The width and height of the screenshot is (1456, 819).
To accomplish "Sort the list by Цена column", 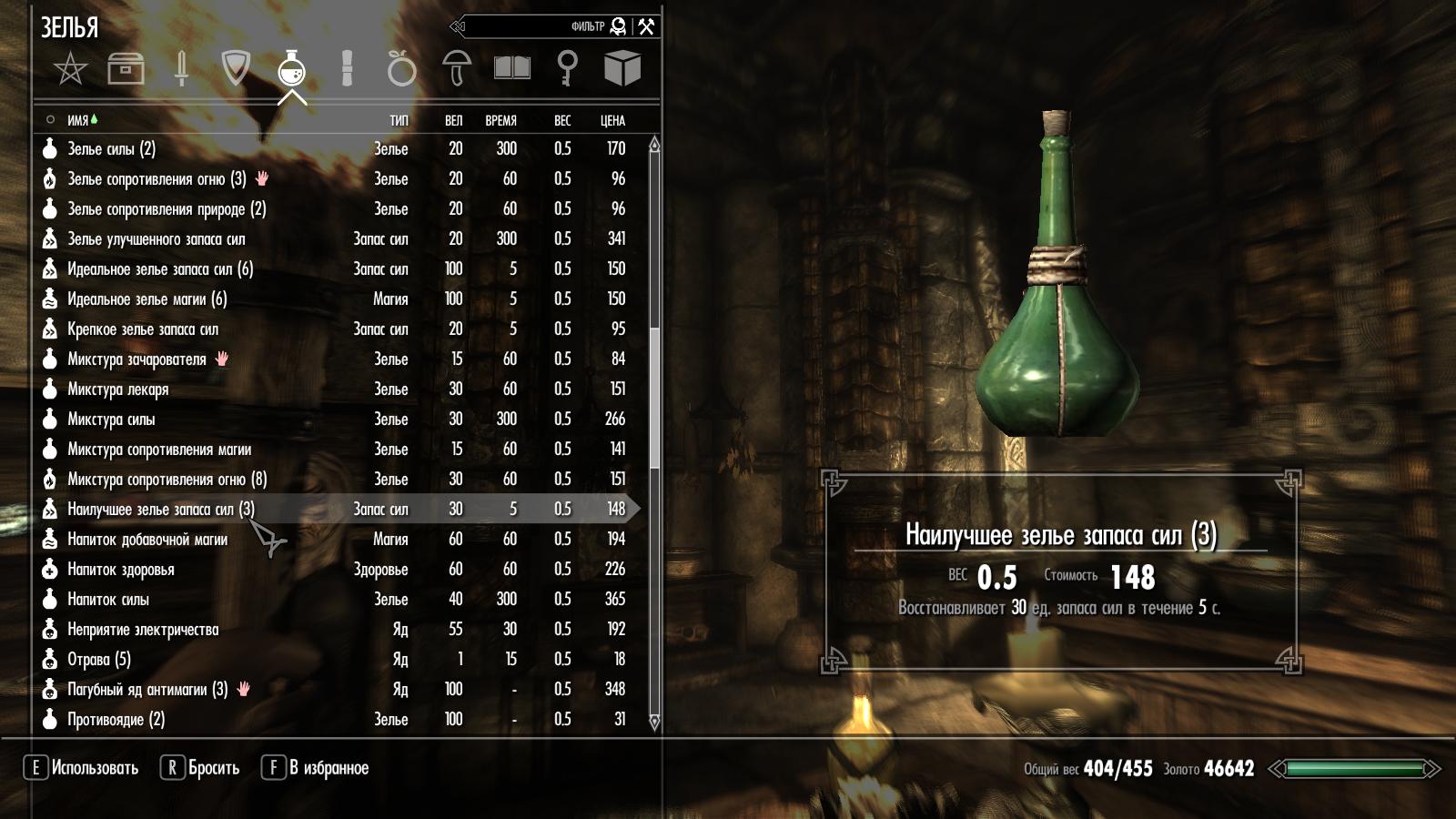I will pos(612,120).
